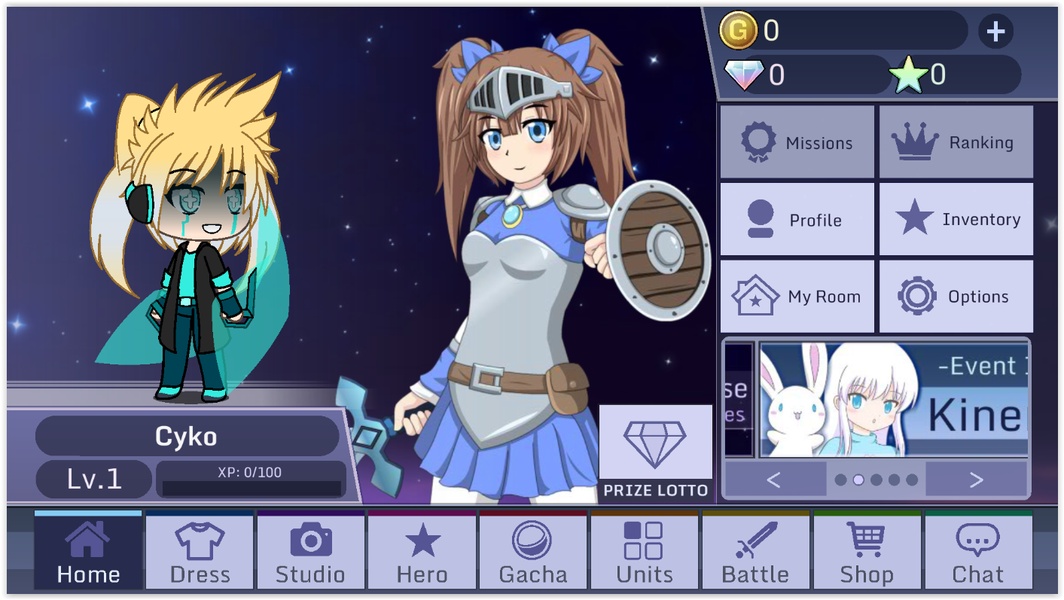Open the event banner thumbnail

892,400
